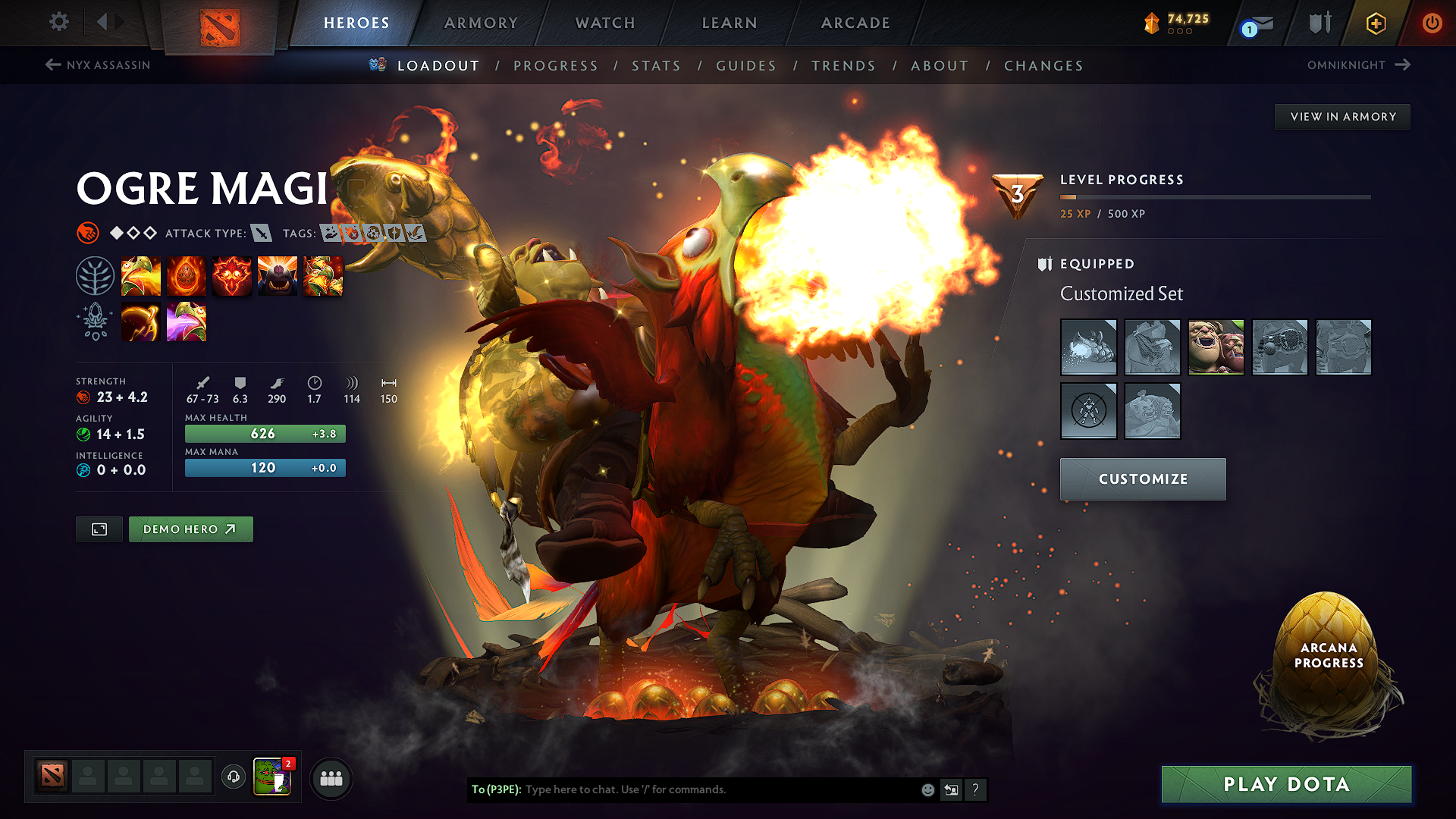
Task: Click the Strength attribute icon
Action: (x=83, y=397)
